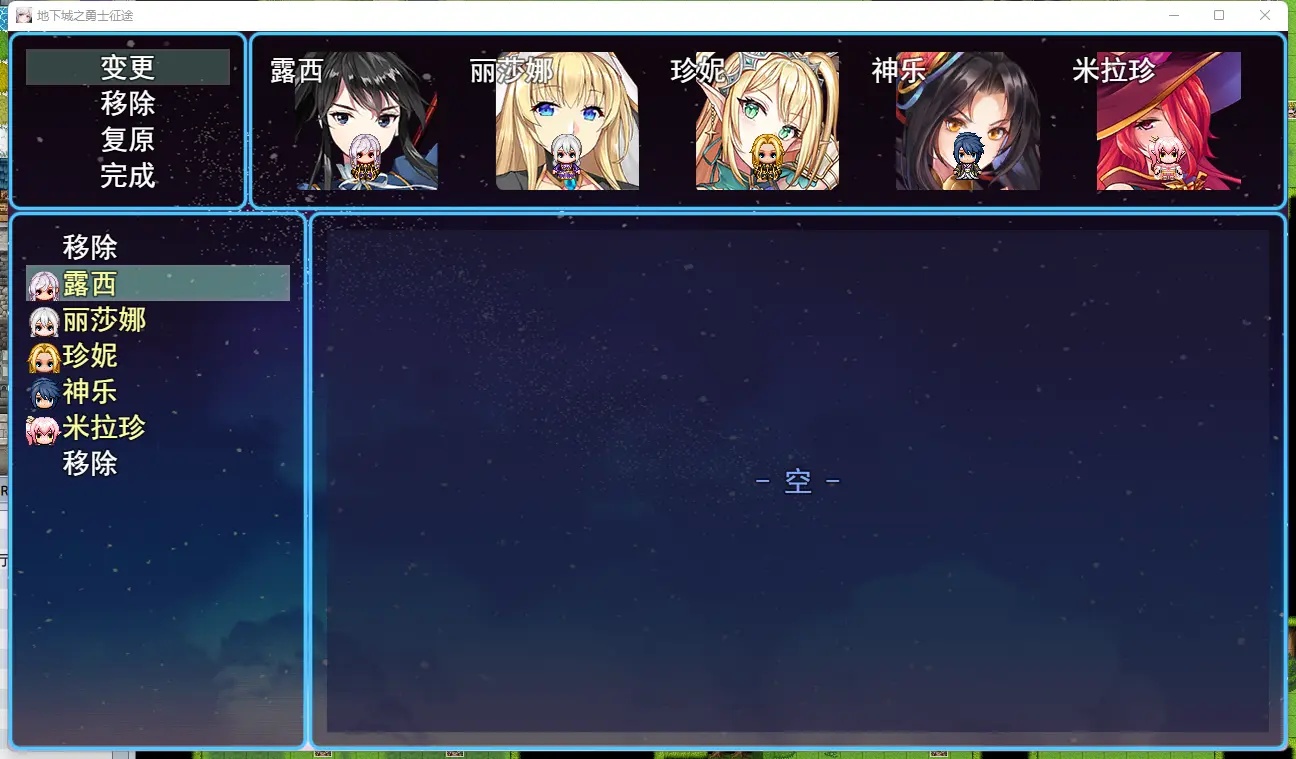
Task: Open Lisanna's portrait in the top roster
Action: coord(566,120)
